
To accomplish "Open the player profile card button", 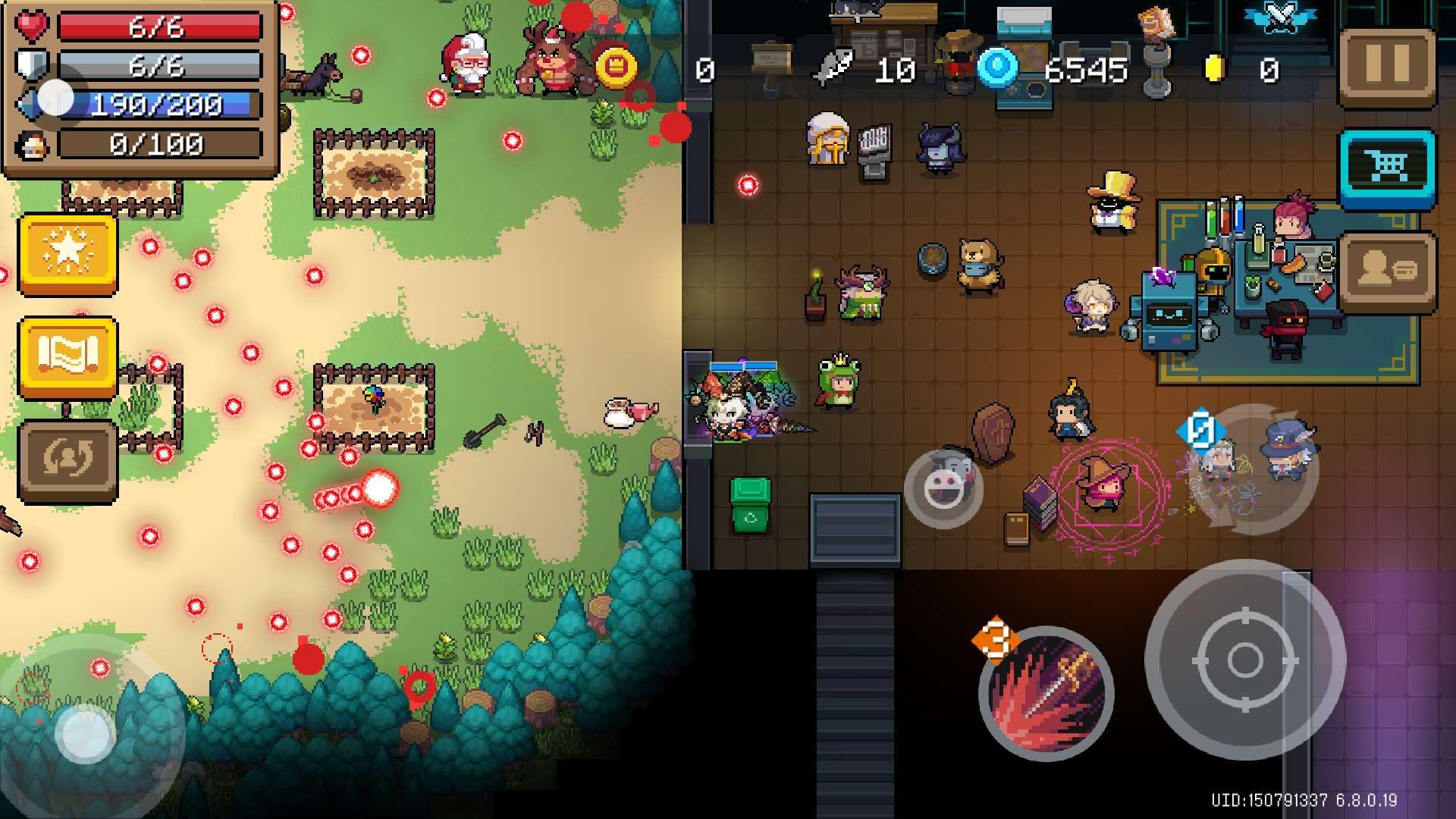I will pyautogui.click(x=1387, y=271).
